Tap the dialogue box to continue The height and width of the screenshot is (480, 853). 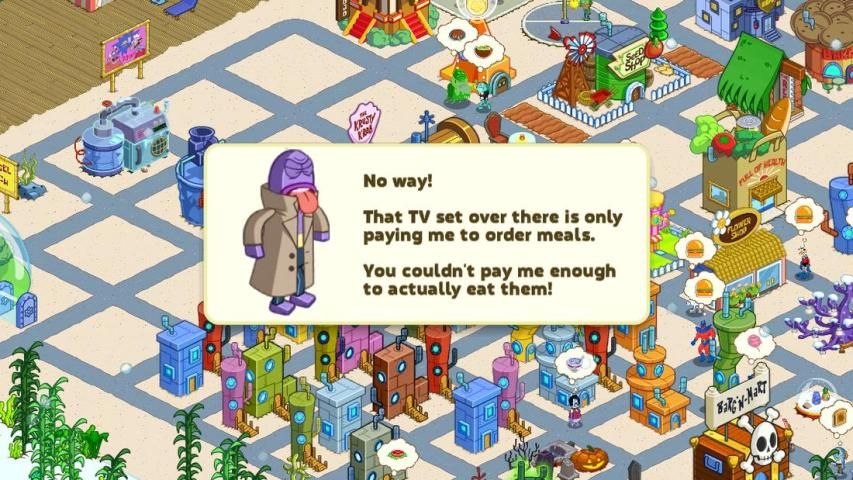point(427,233)
